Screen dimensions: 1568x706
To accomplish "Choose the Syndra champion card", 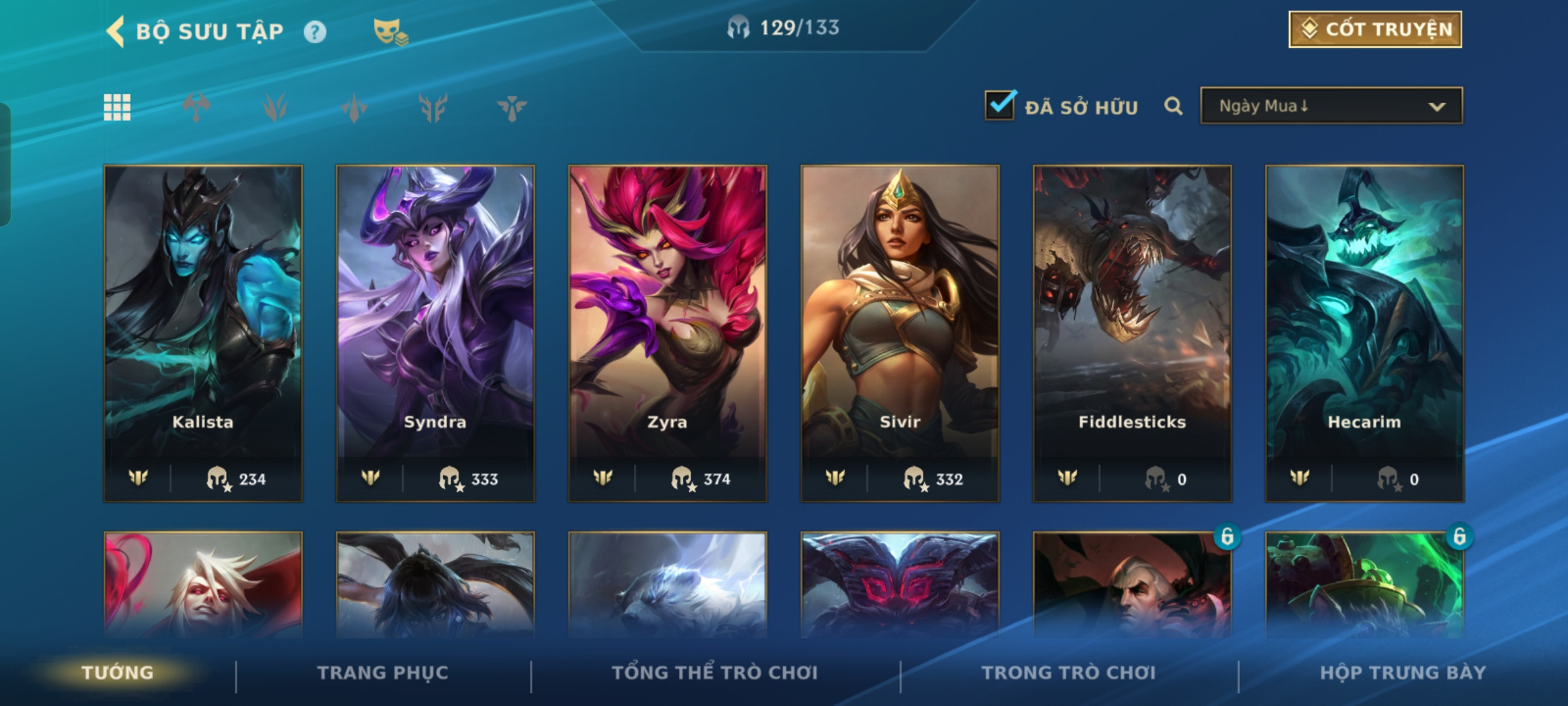I will (435, 333).
